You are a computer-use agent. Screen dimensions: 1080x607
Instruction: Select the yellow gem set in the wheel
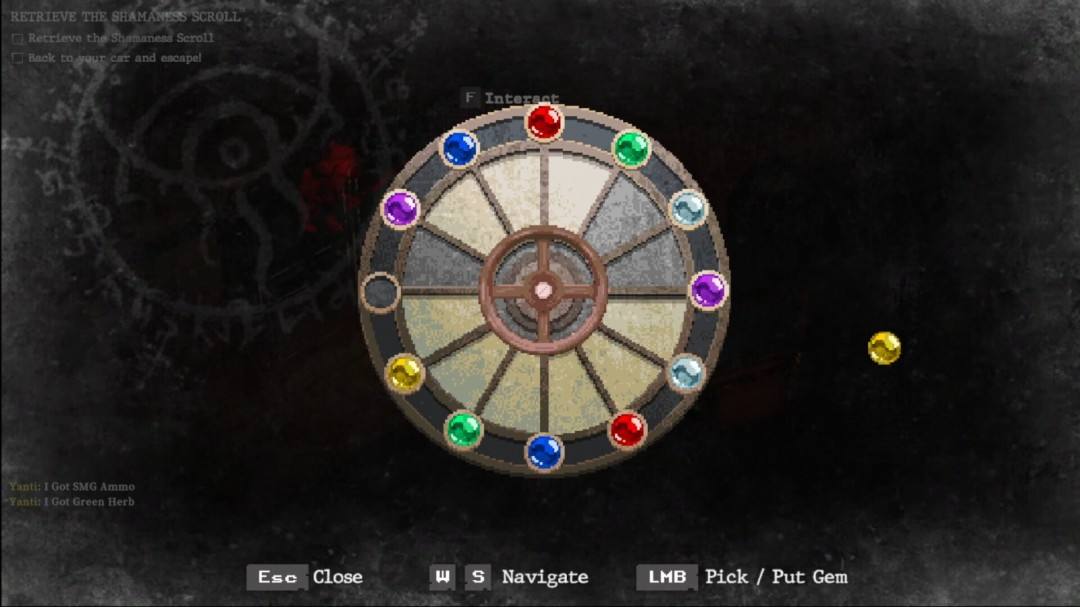(404, 374)
